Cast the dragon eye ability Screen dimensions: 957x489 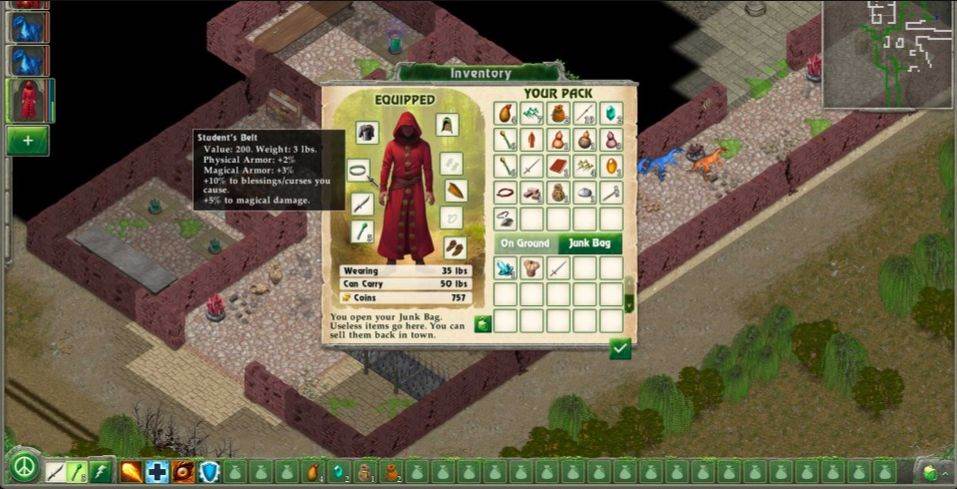tap(183, 471)
